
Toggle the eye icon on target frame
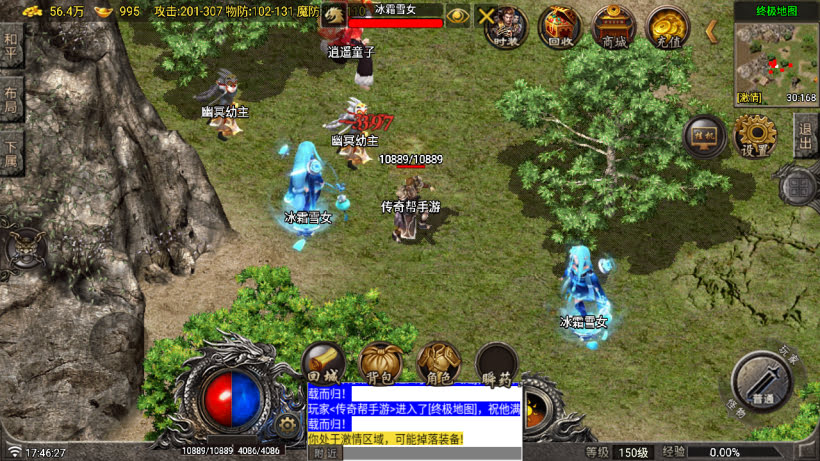pos(458,15)
